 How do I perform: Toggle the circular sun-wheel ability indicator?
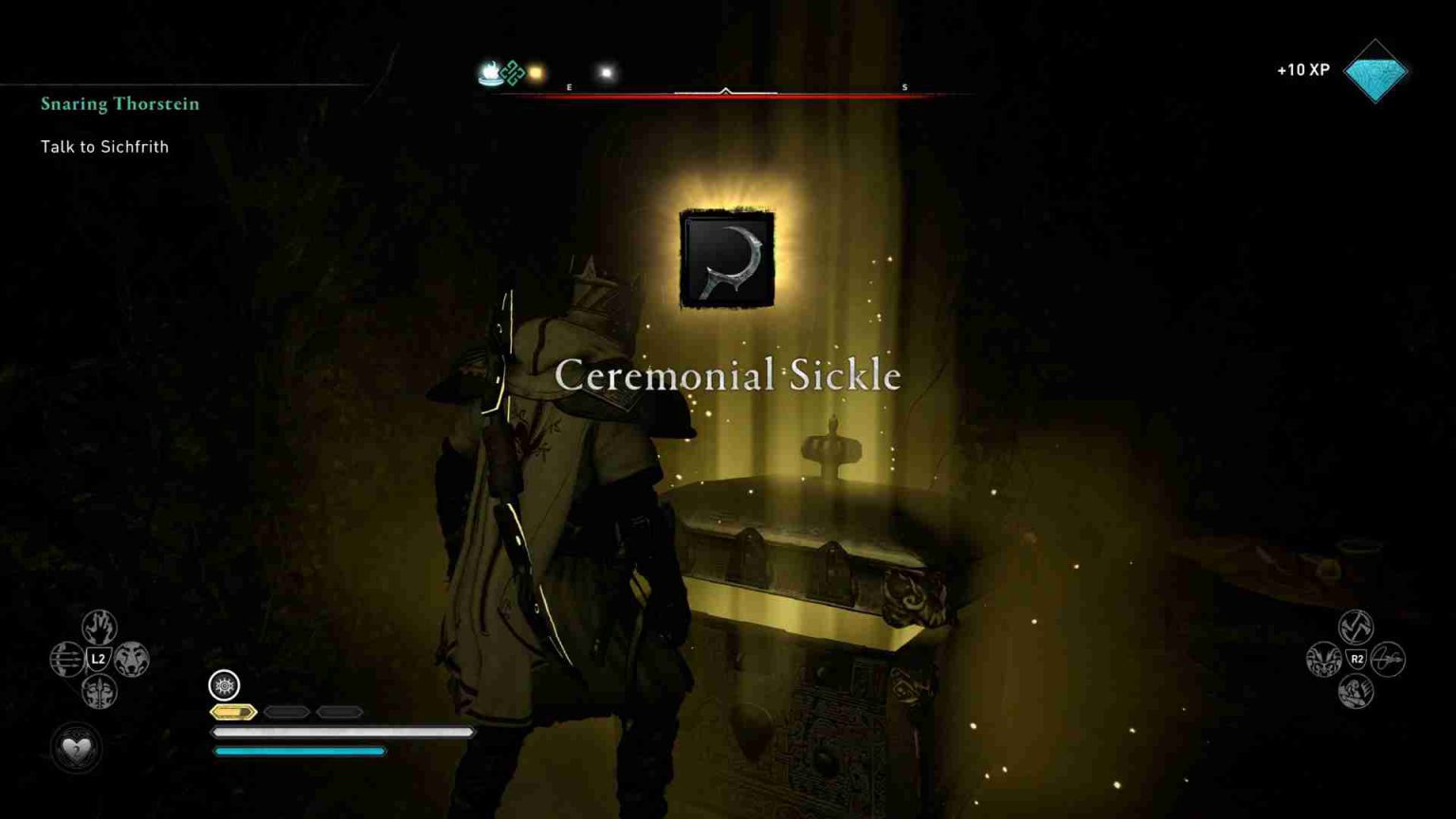(224, 685)
